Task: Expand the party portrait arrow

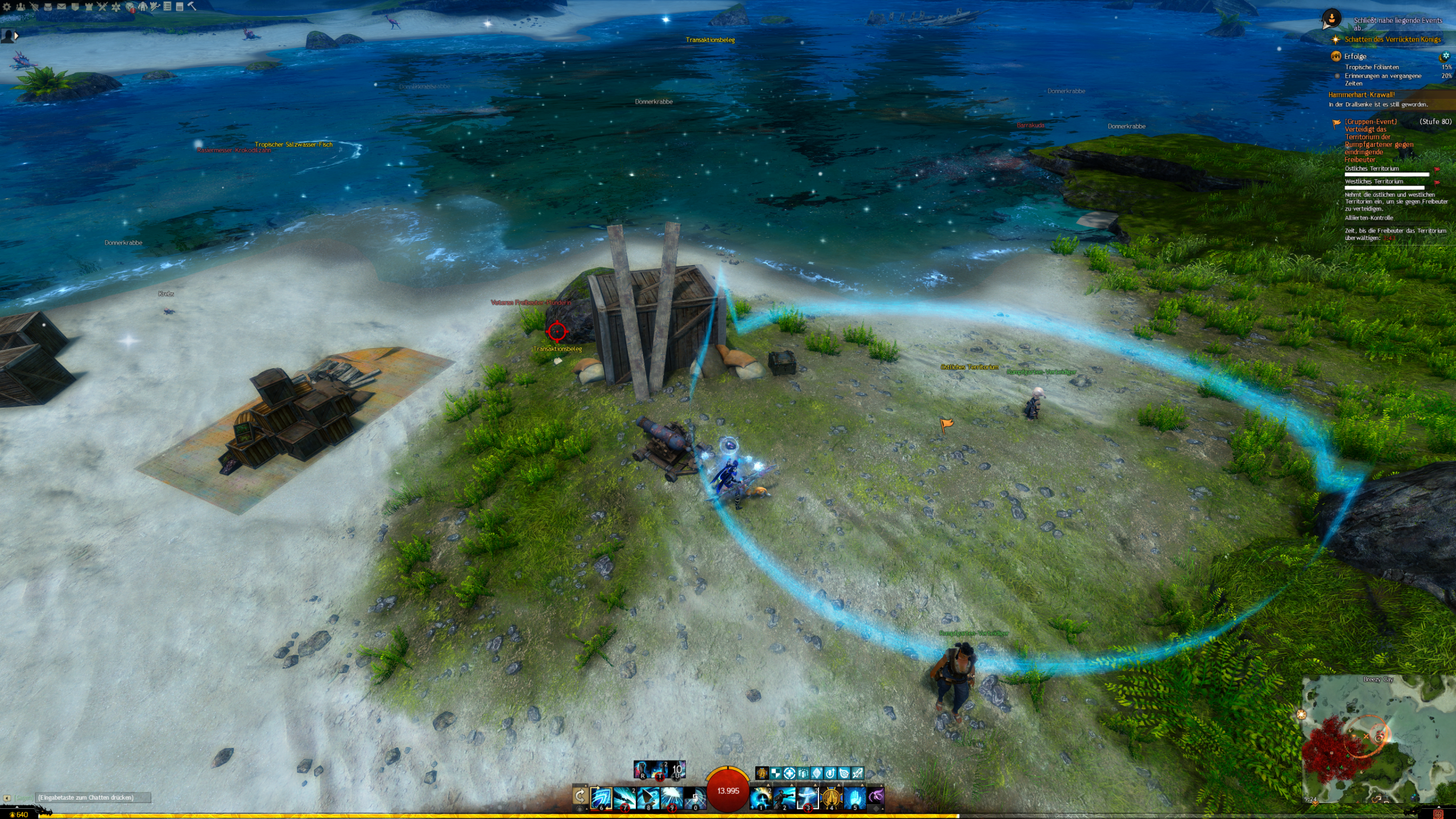Action: pyautogui.click(x=16, y=36)
